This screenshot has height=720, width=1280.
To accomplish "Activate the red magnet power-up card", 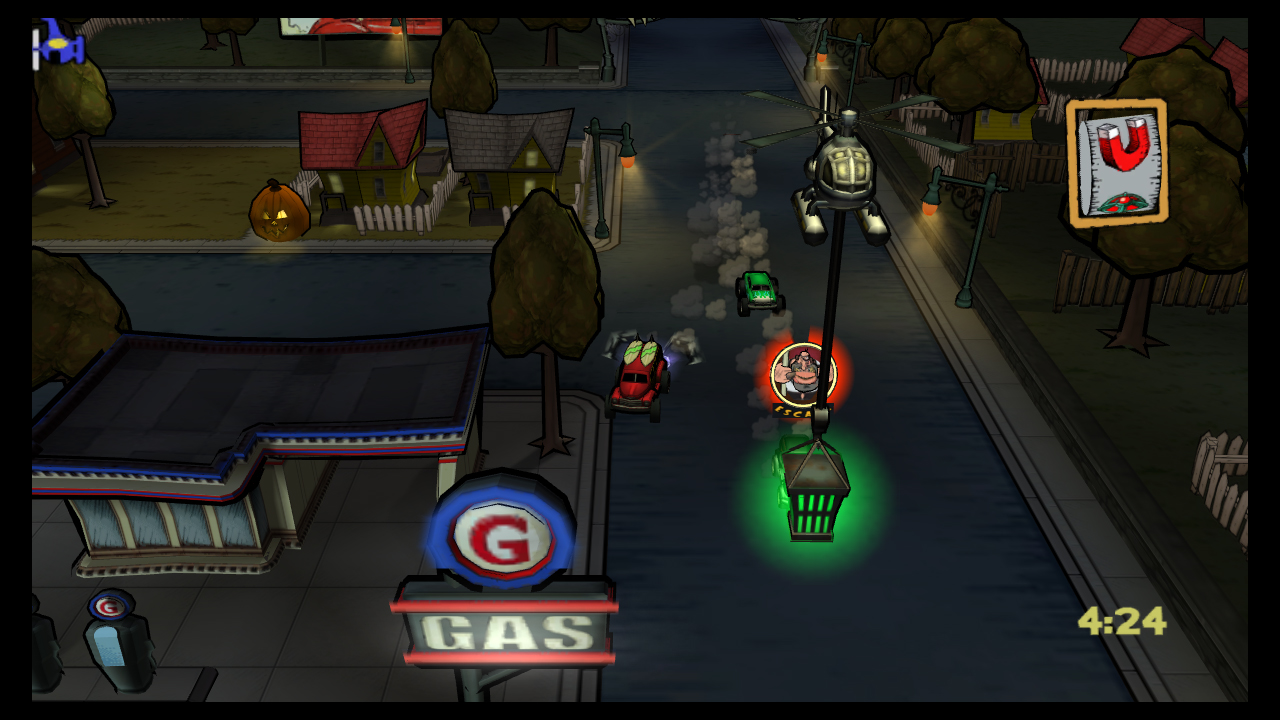I will (1117, 162).
